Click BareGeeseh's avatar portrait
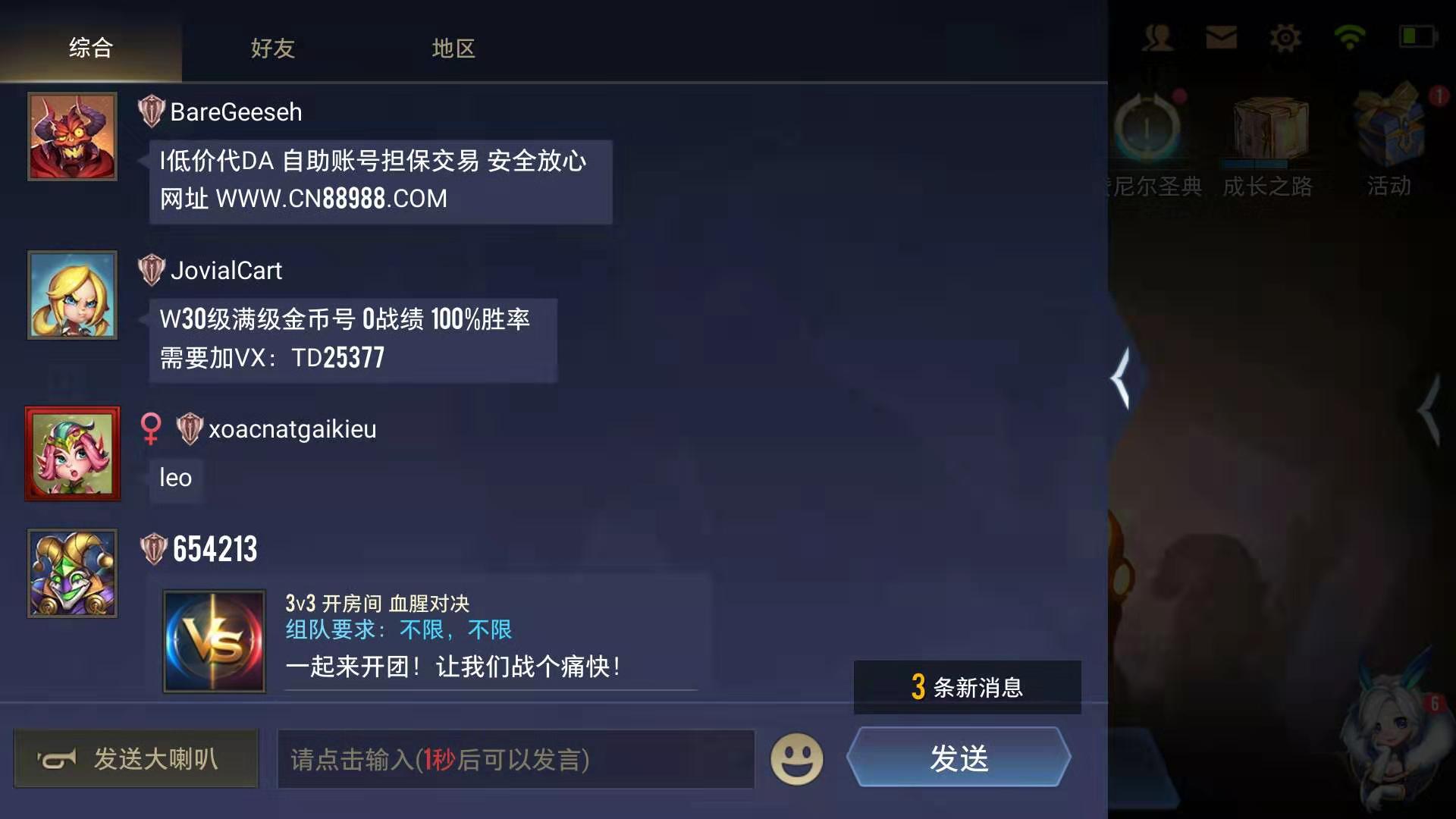The width and height of the screenshot is (1456, 819). click(72, 136)
